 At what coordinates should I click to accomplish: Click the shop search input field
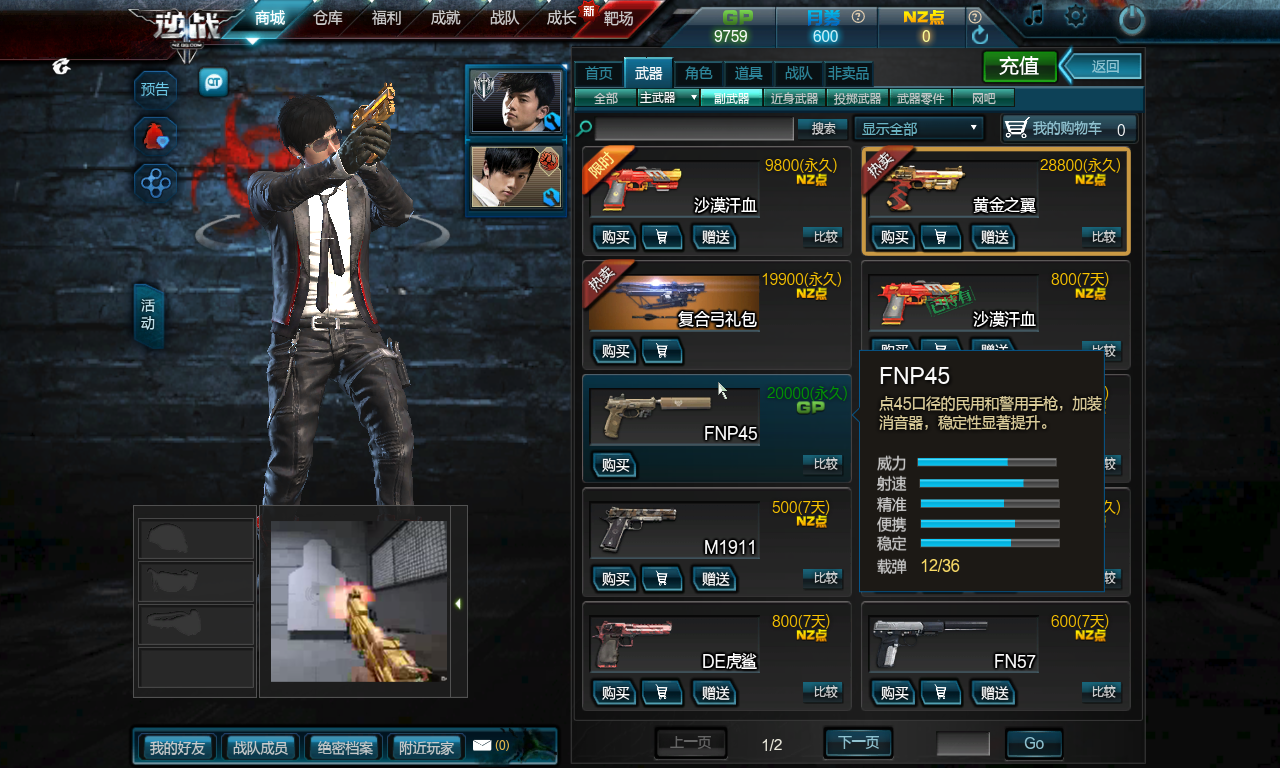[x=694, y=129]
